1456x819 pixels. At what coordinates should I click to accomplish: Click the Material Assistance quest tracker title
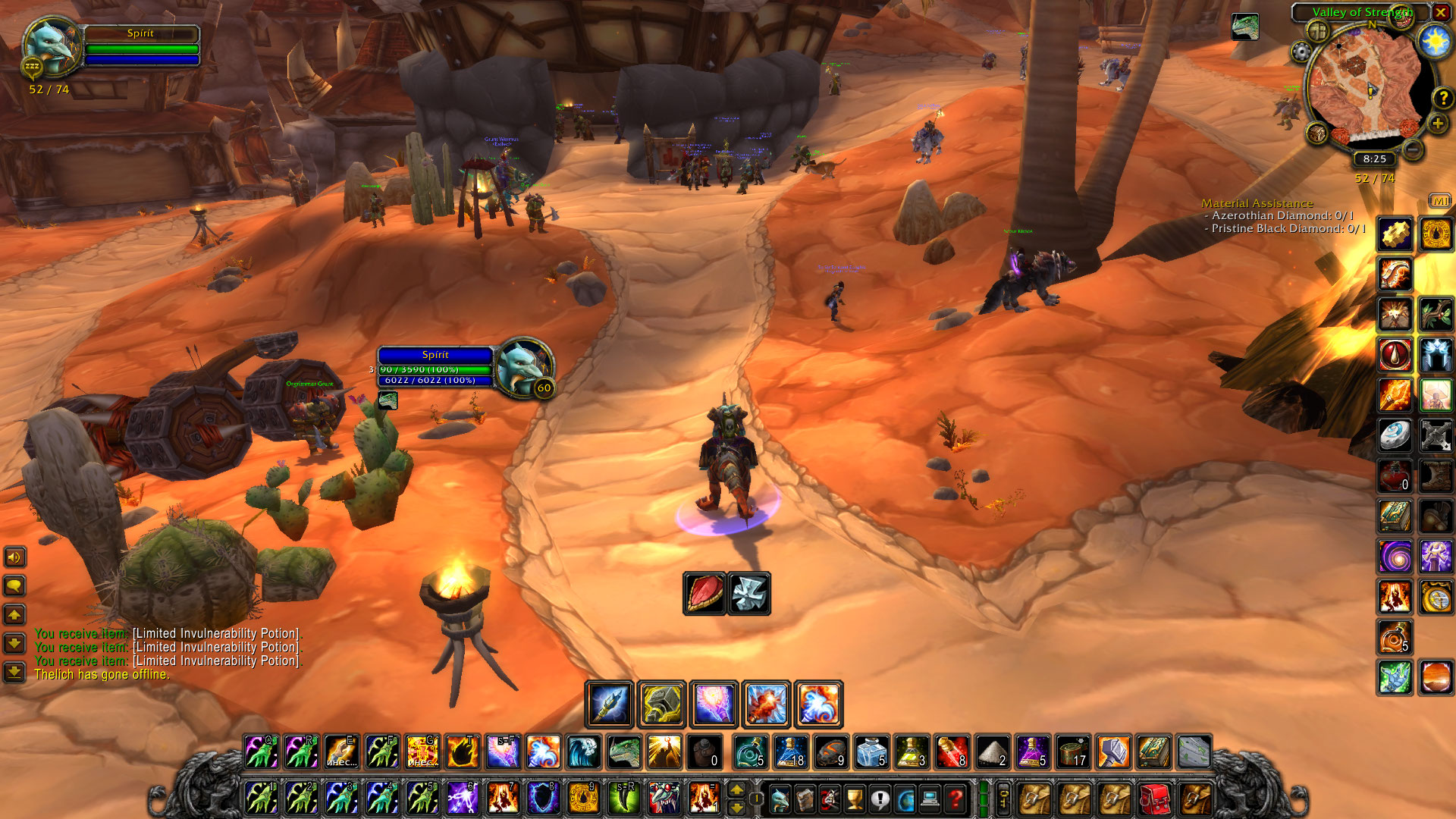(x=1257, y=203)
